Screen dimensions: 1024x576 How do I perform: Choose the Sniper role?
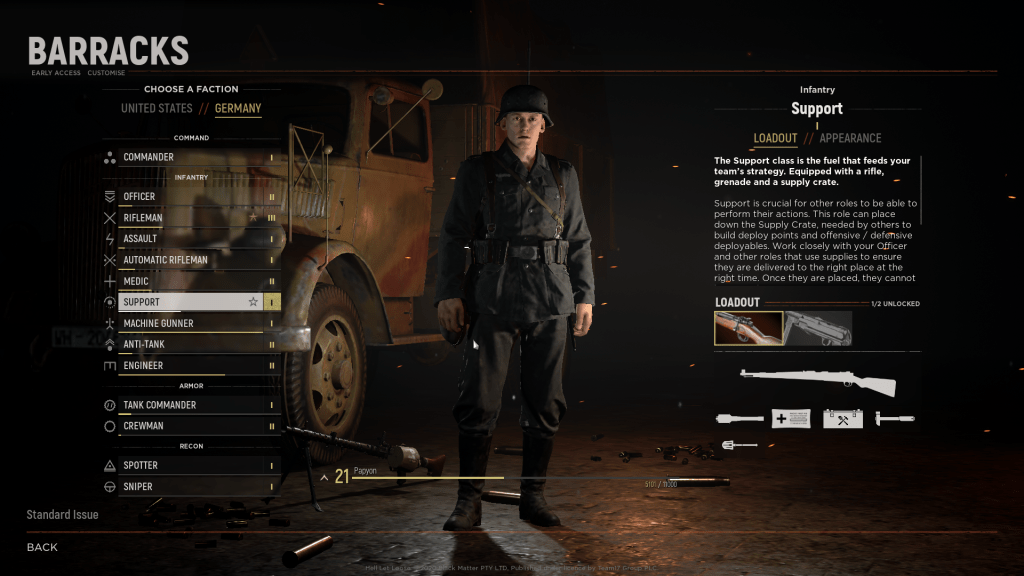click(x=190, y=486)
